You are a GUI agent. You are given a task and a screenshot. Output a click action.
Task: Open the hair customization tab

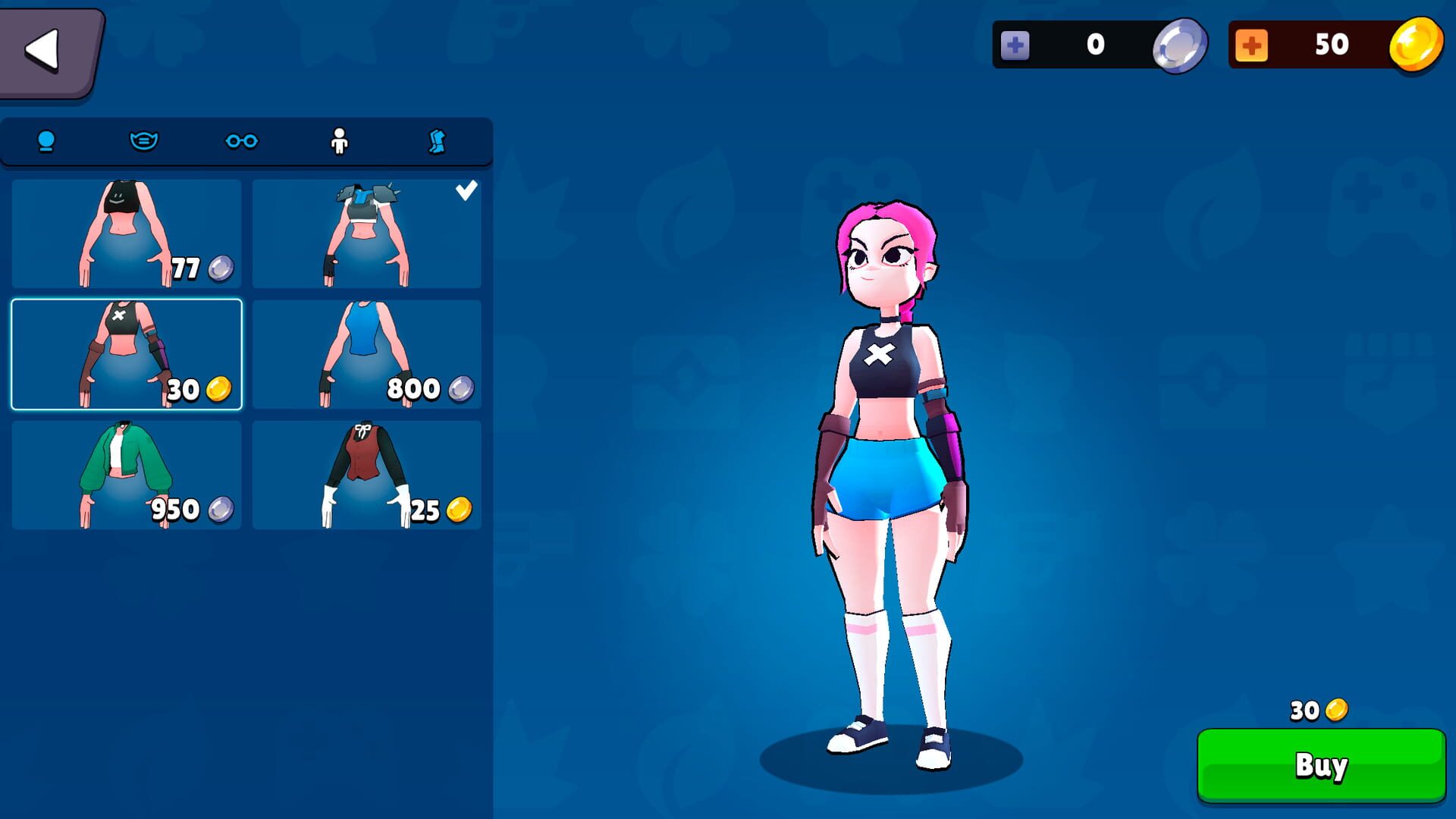47,141
